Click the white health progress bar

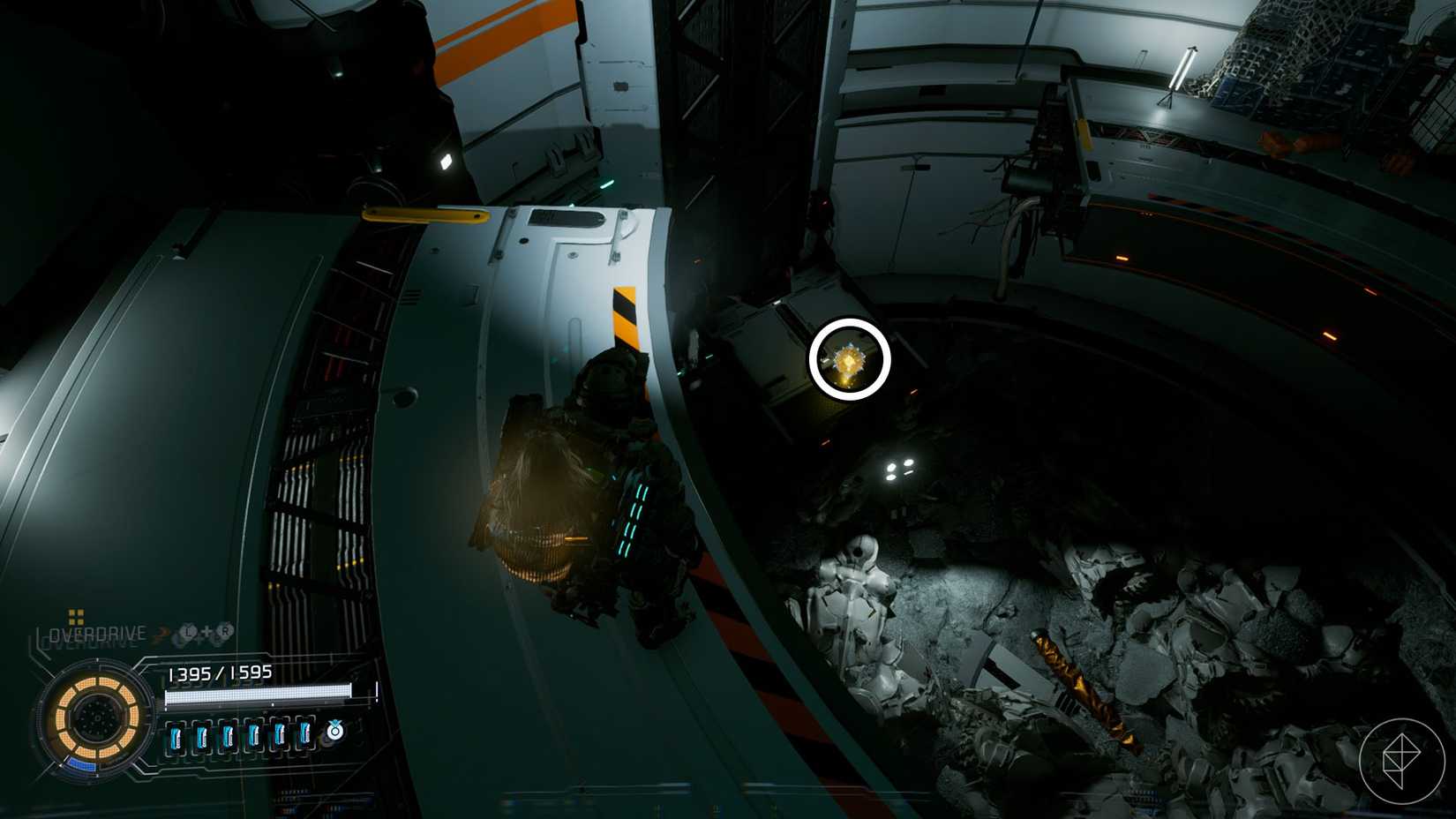(257, 694)
